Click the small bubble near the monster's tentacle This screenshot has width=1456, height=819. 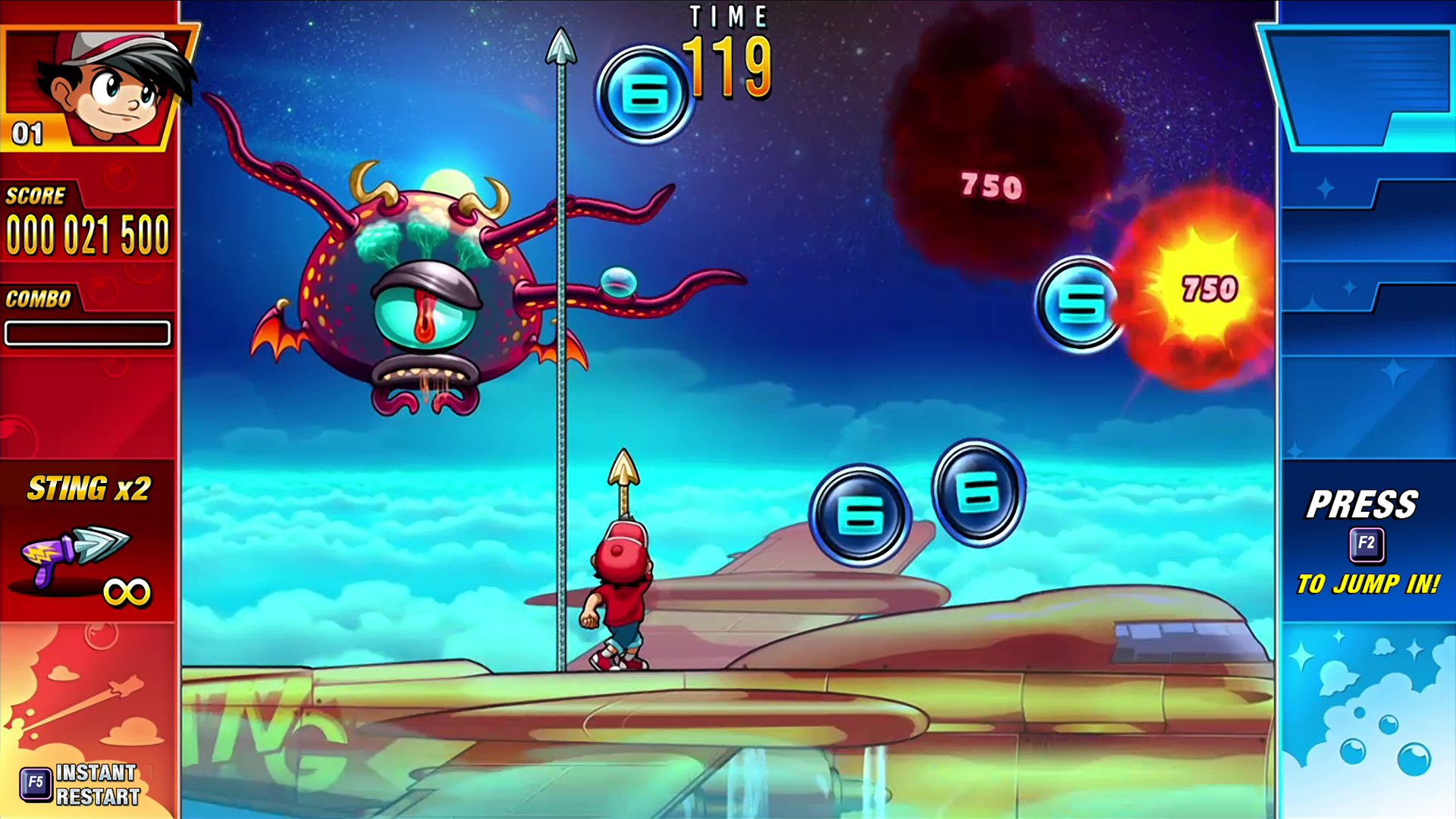(620, 281)
